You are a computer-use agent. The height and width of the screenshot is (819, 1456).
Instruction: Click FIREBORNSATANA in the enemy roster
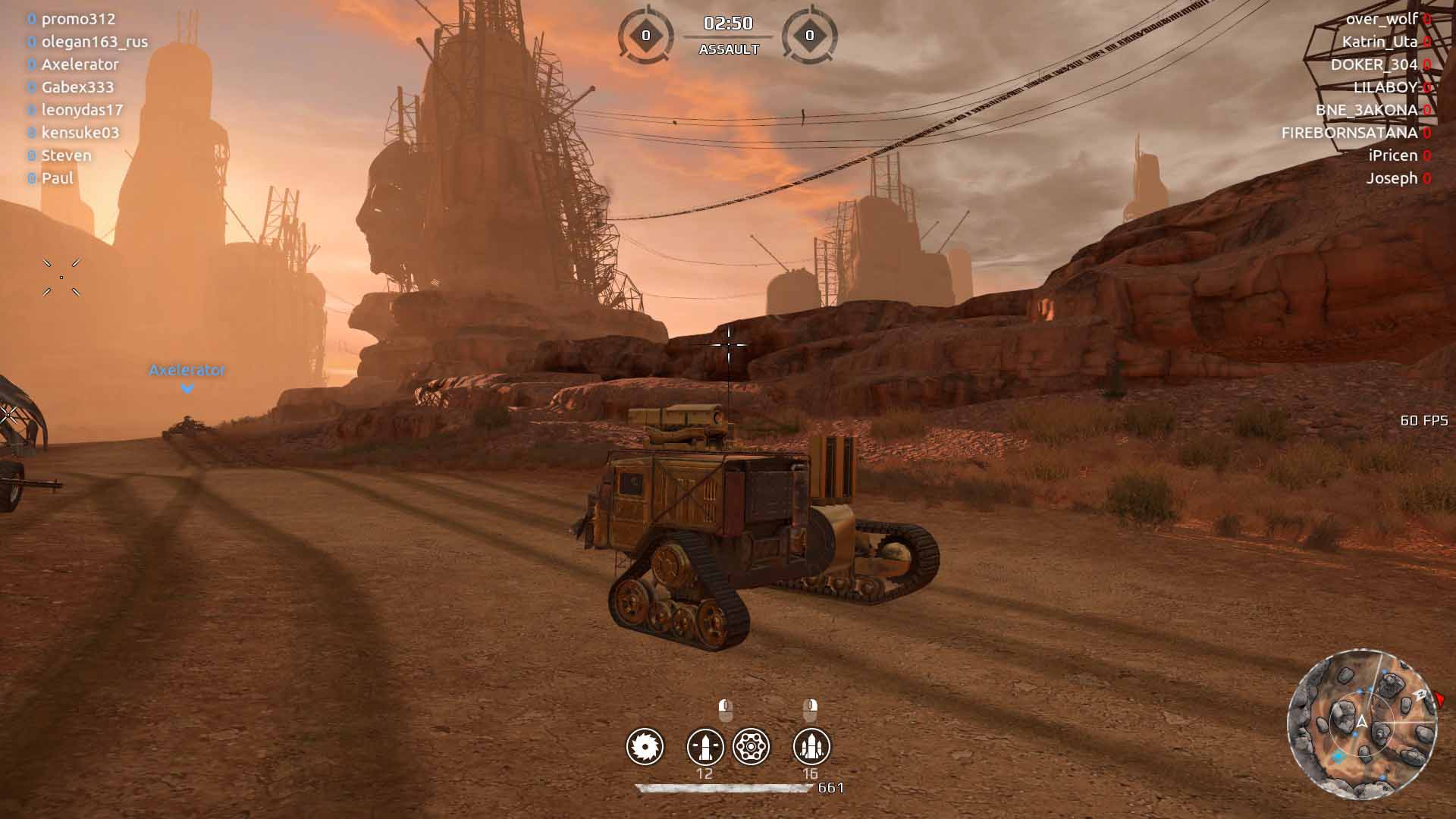(x=1349, y=133)
